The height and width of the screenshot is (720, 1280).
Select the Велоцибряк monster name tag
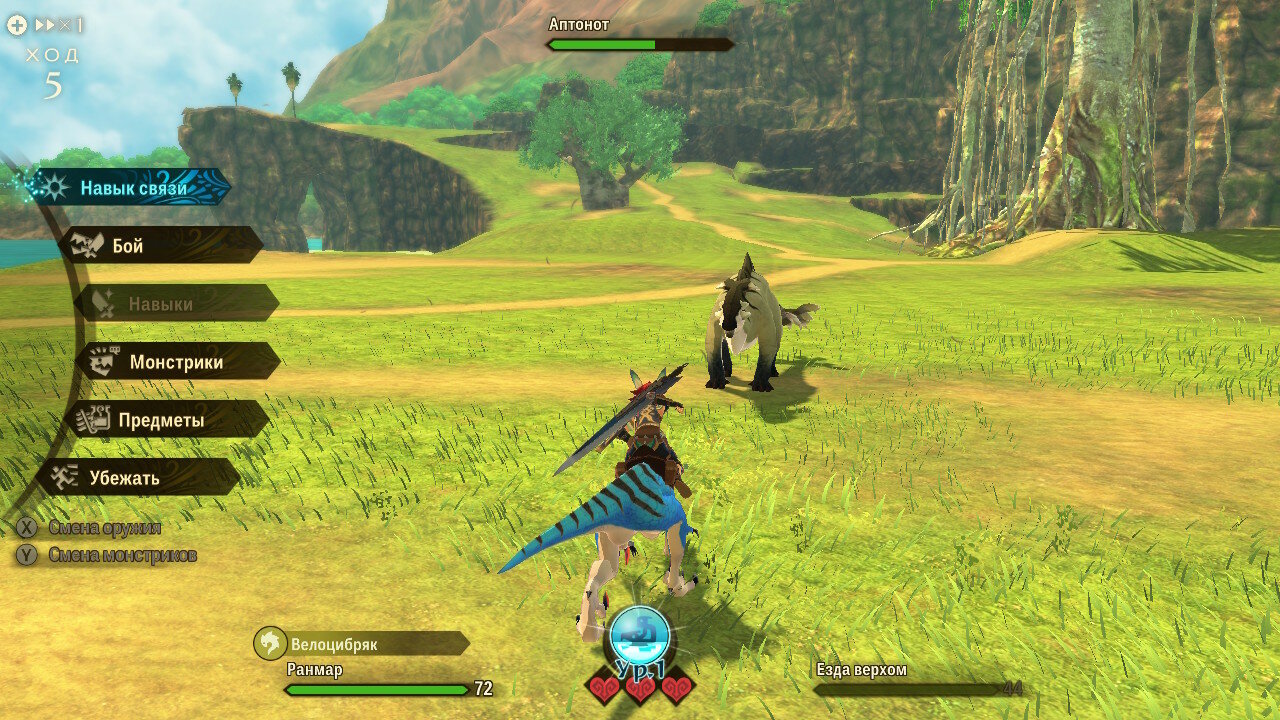[x=362, y=644]
